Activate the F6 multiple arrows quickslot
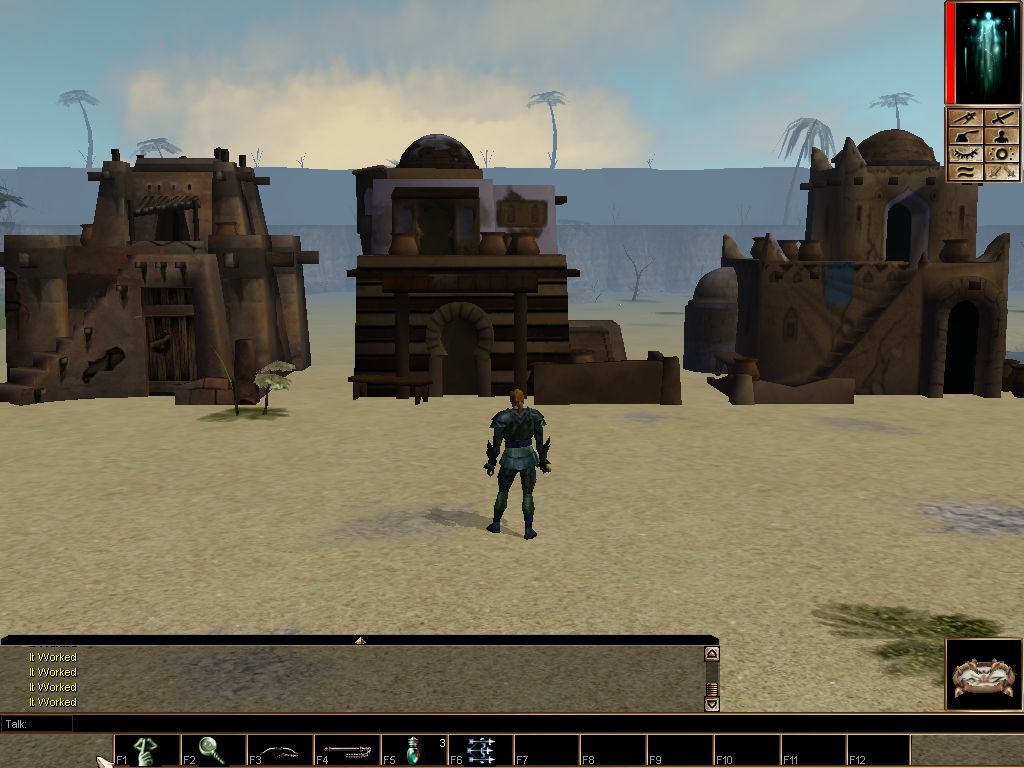This screenshot has height=768, width=1024. pos(479,750)
